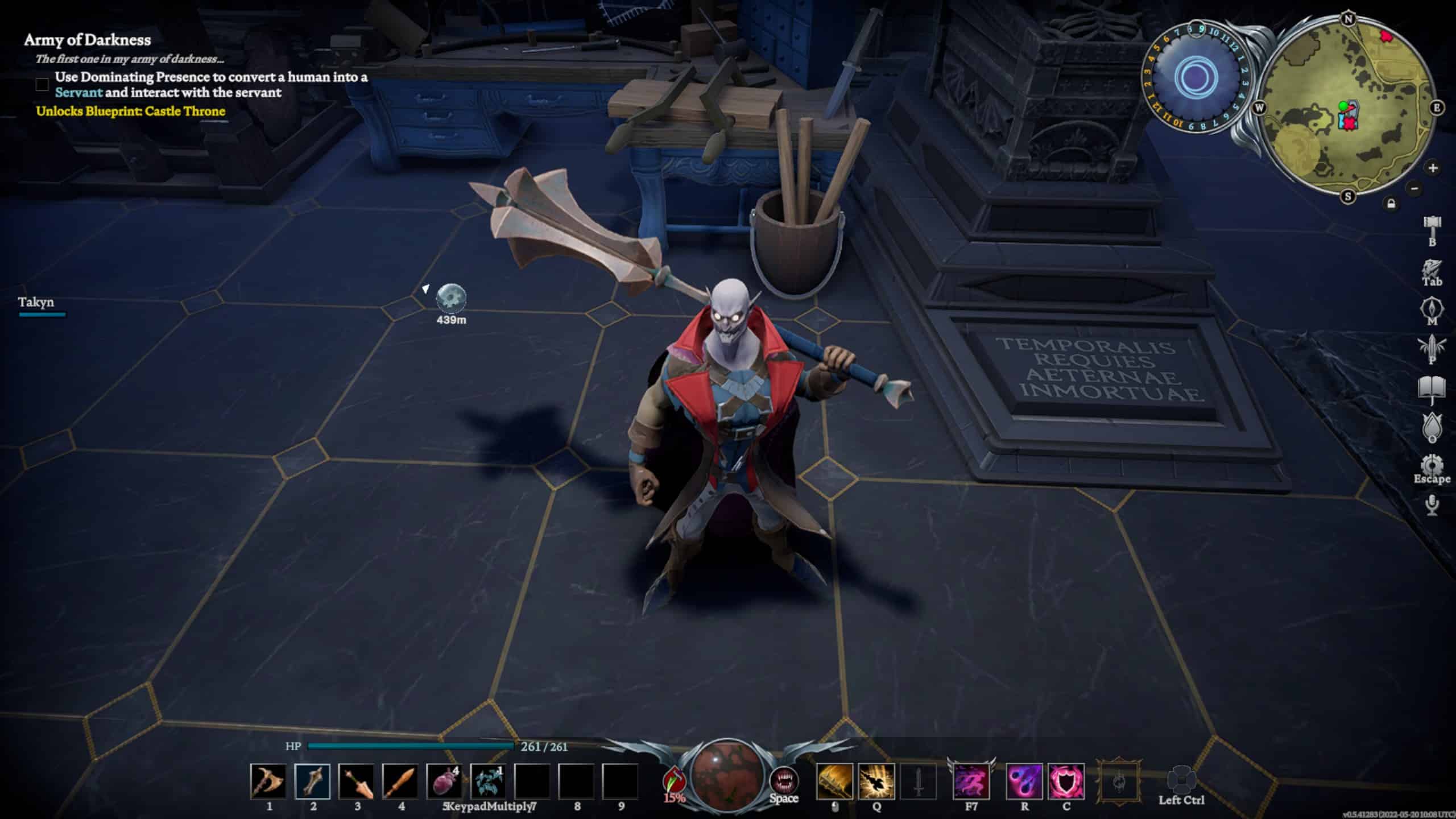Screen dimensions: 1456x819
Task: Cast the pink shield barrier spell
Action: [x=1066, y=781]
